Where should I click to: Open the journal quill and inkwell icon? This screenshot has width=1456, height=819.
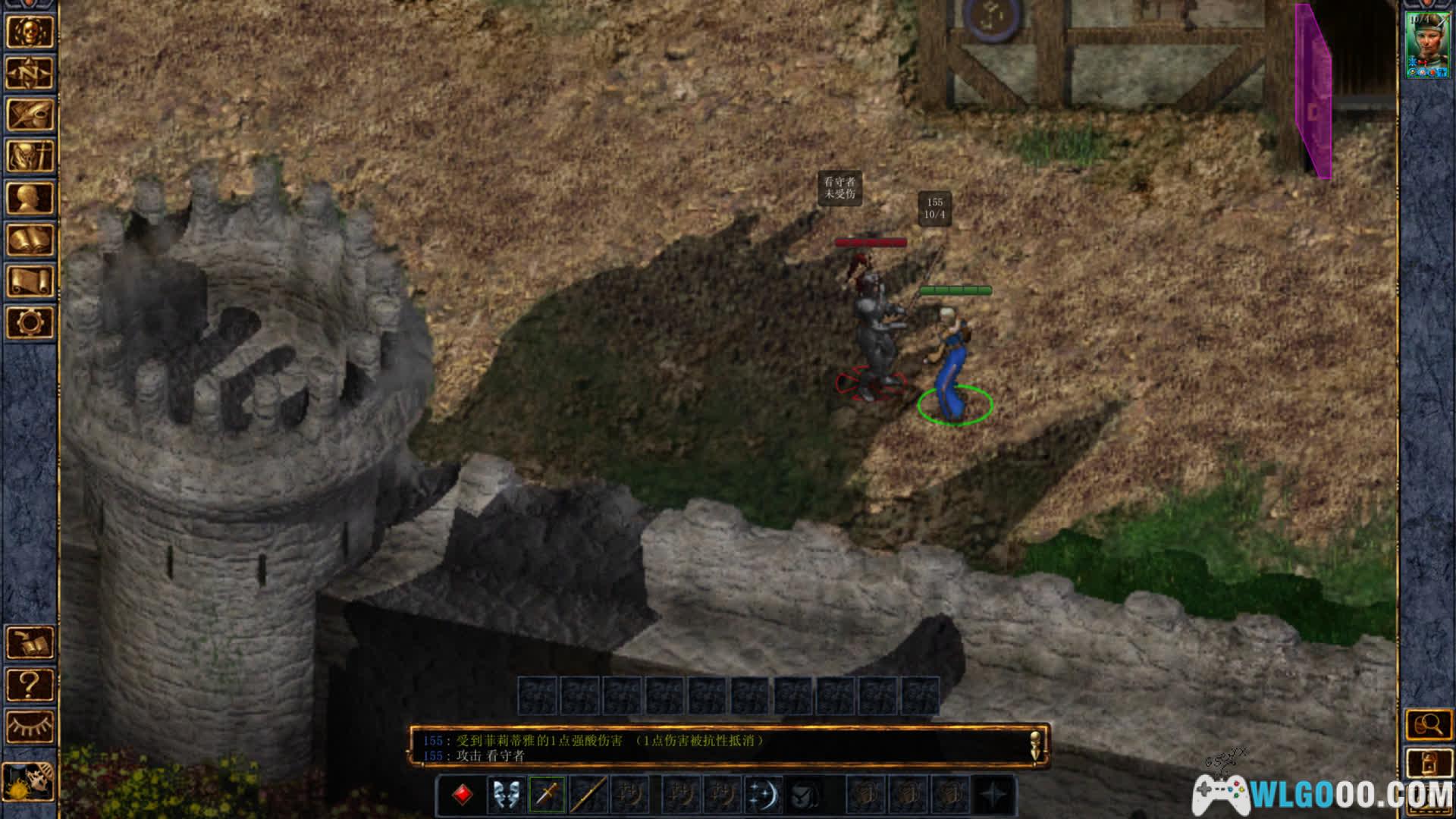point(30,115)
